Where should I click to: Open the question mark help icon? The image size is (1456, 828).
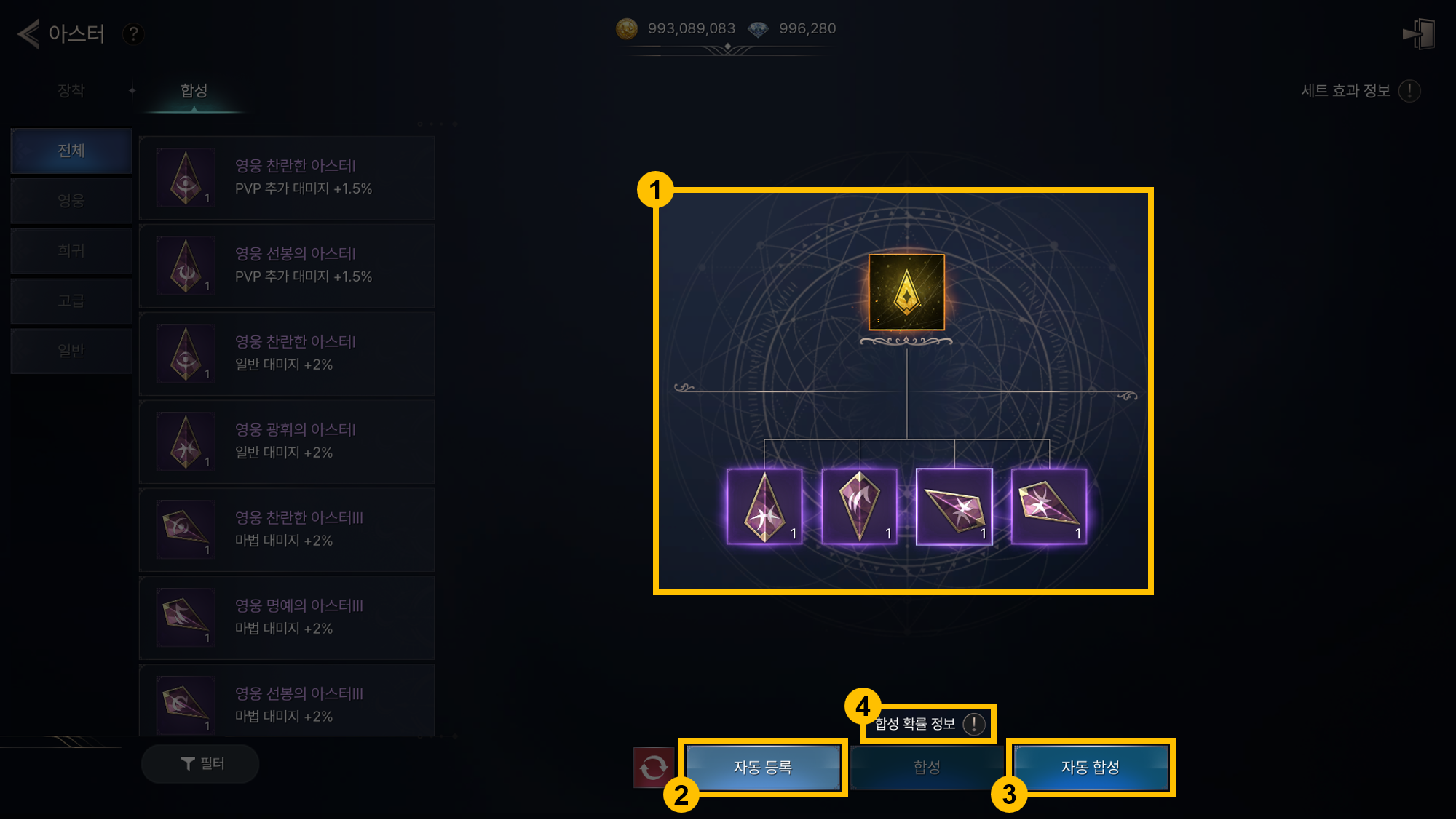(x=133, y=34)
